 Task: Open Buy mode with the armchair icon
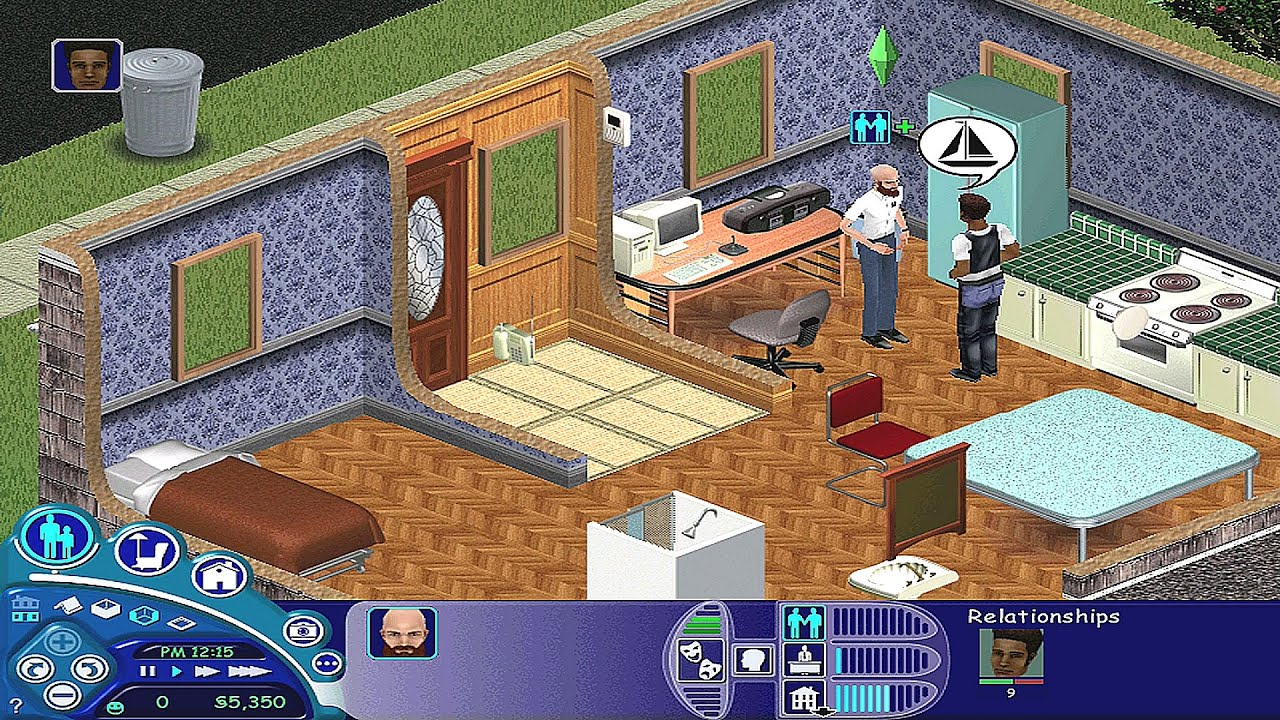click(x=146, y=551)
